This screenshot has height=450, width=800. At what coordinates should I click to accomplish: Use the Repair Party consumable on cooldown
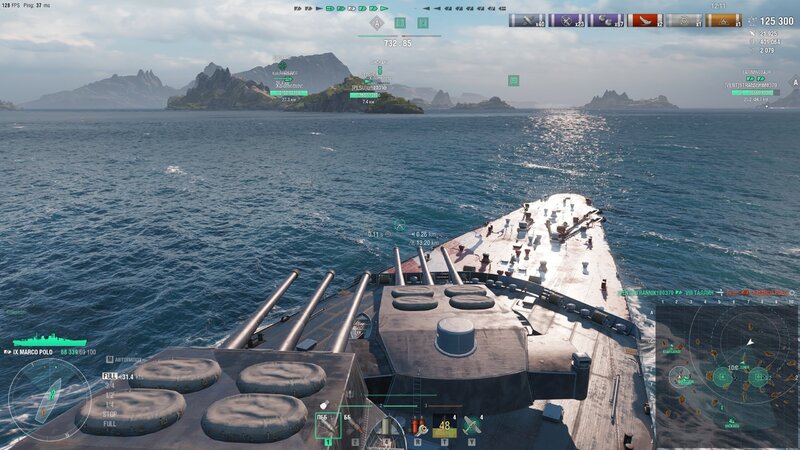[x=444, y=426]
